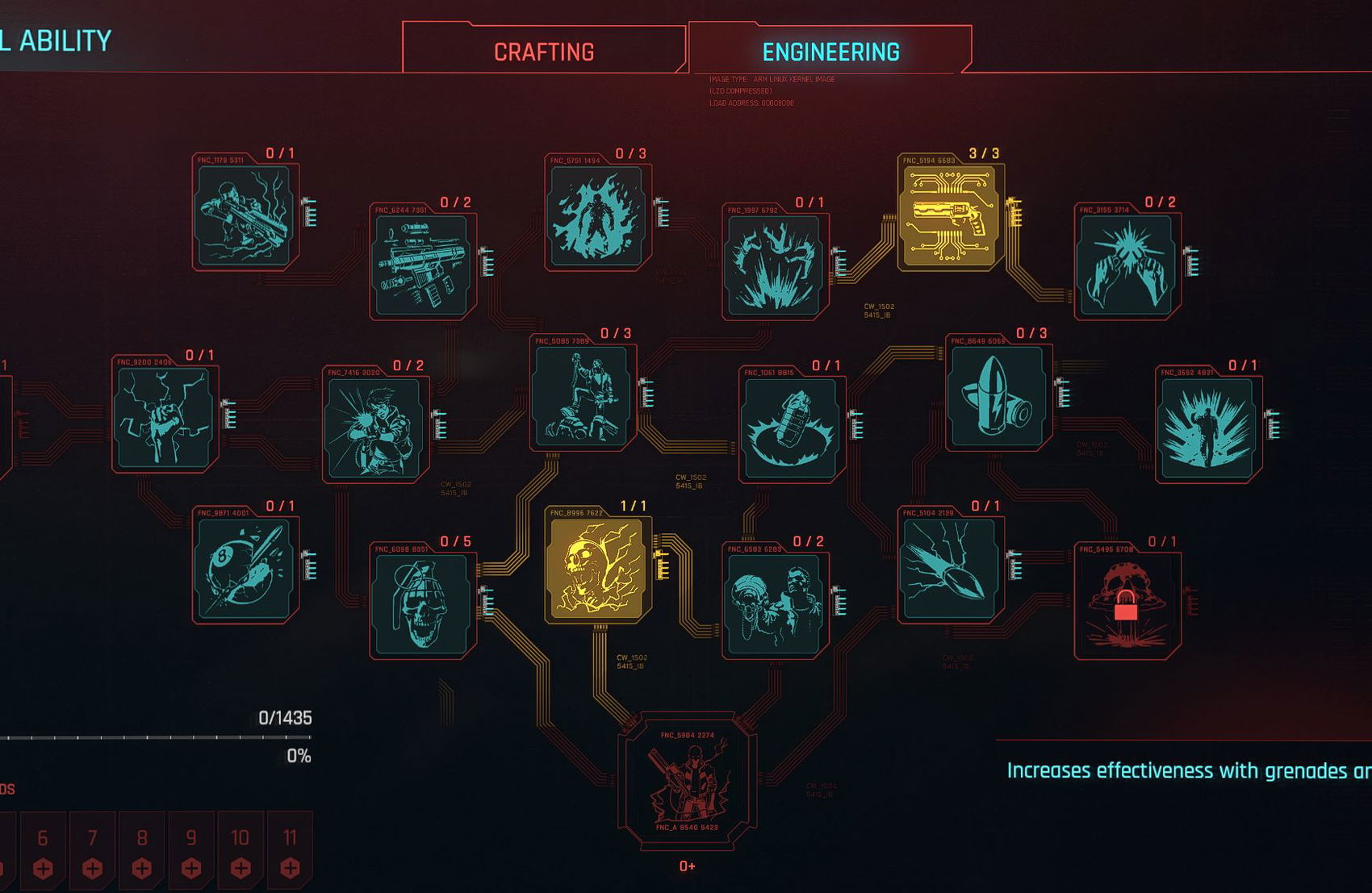Select the electrified fist perk
Viewport: 1372px width, 893px height.
[x=165, y=417]
